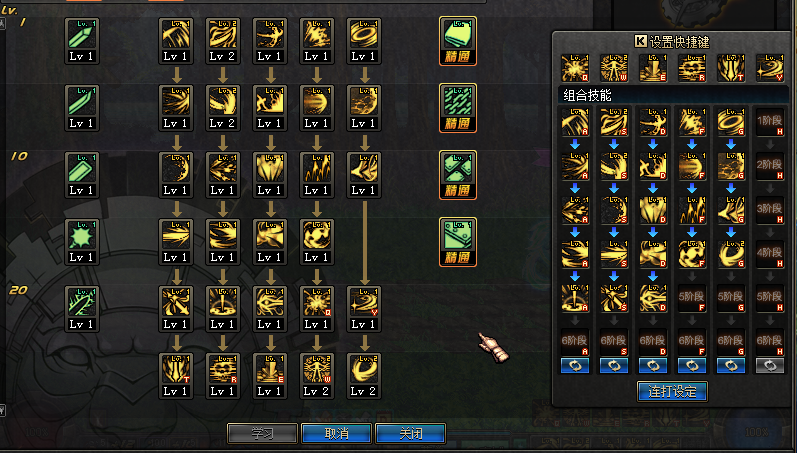Select the W hotkey skill slot
This screenshot has width=797, height=453.
coord(613,67)
